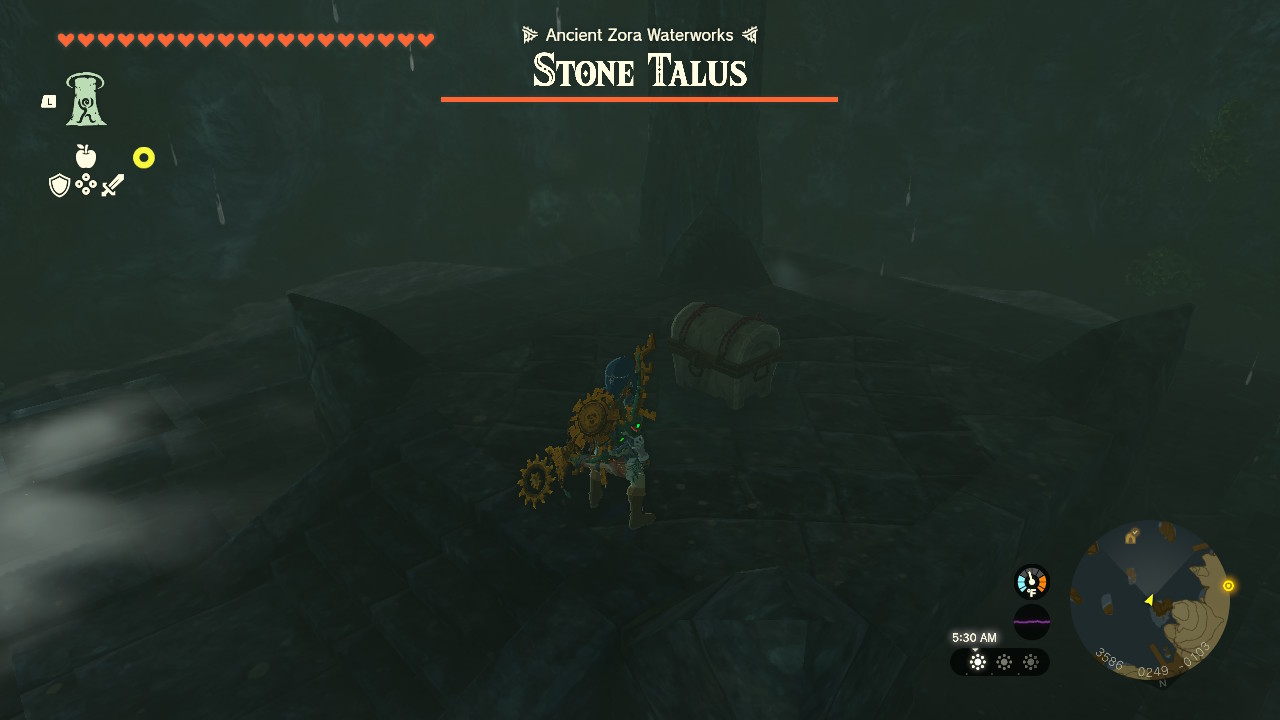Click the orange Stone Talus health bar
Viewport: 1280px width, 720px height.
tap(639, 97)
